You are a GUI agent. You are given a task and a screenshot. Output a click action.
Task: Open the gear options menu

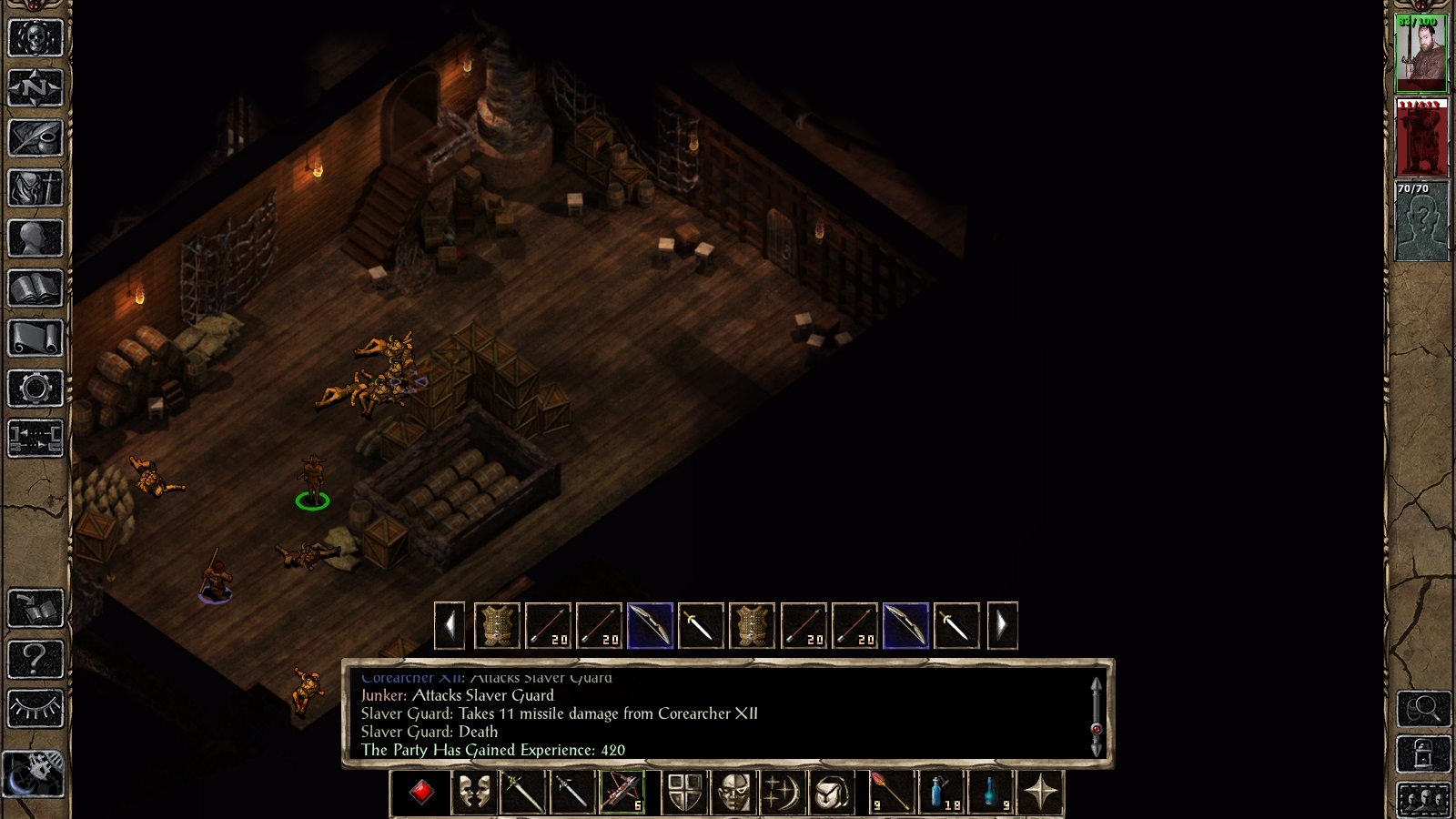tap(35, 389)
